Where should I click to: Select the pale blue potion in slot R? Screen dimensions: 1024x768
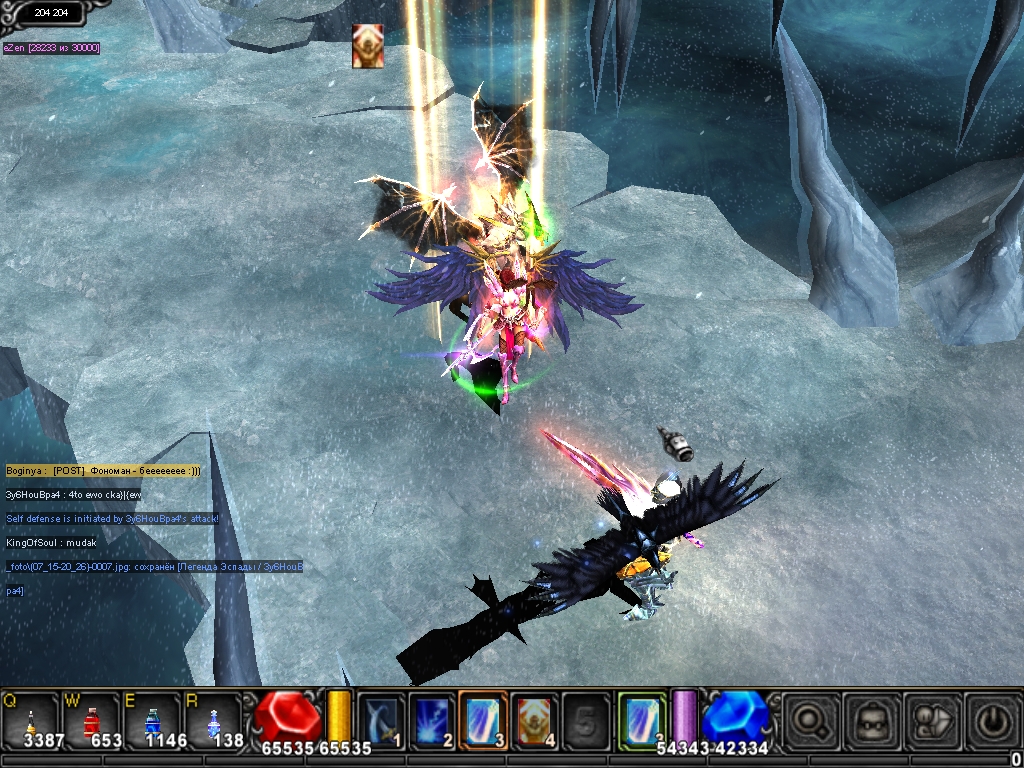point(214,720)
